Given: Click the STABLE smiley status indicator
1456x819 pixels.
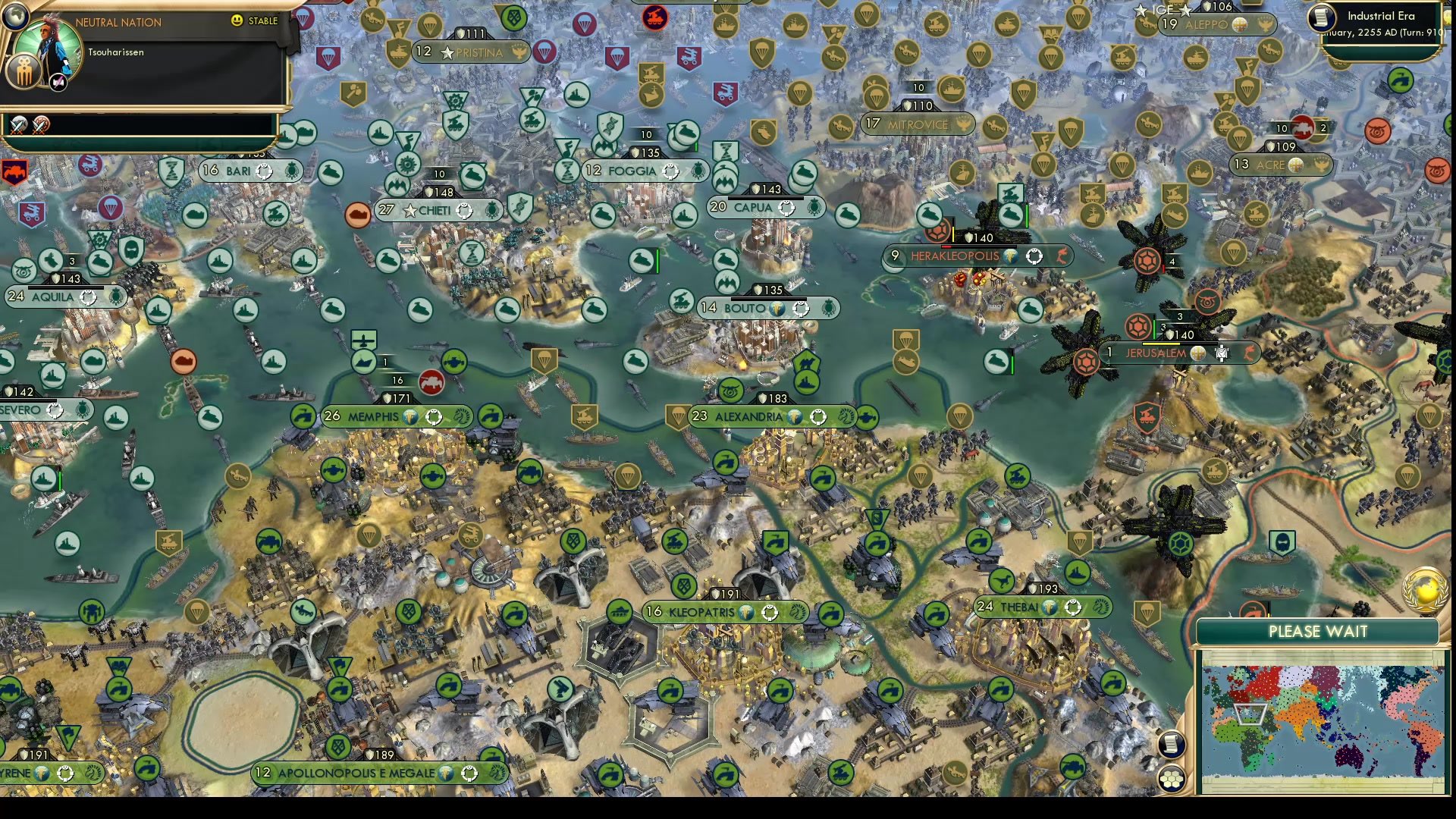Looking at the screenshot, I should [236, 20].
